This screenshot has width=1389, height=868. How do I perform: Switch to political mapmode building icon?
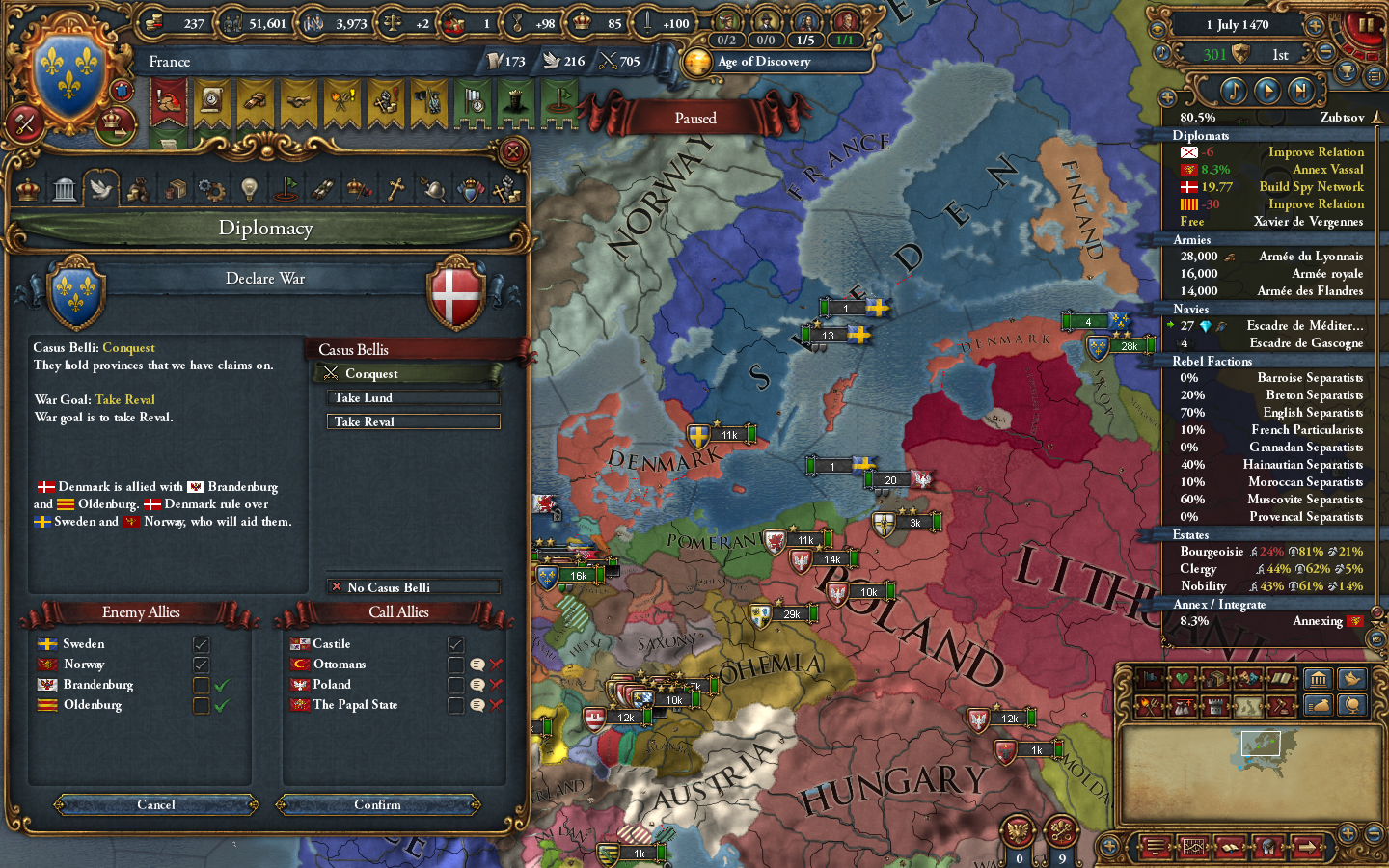tap(1319, 679)
